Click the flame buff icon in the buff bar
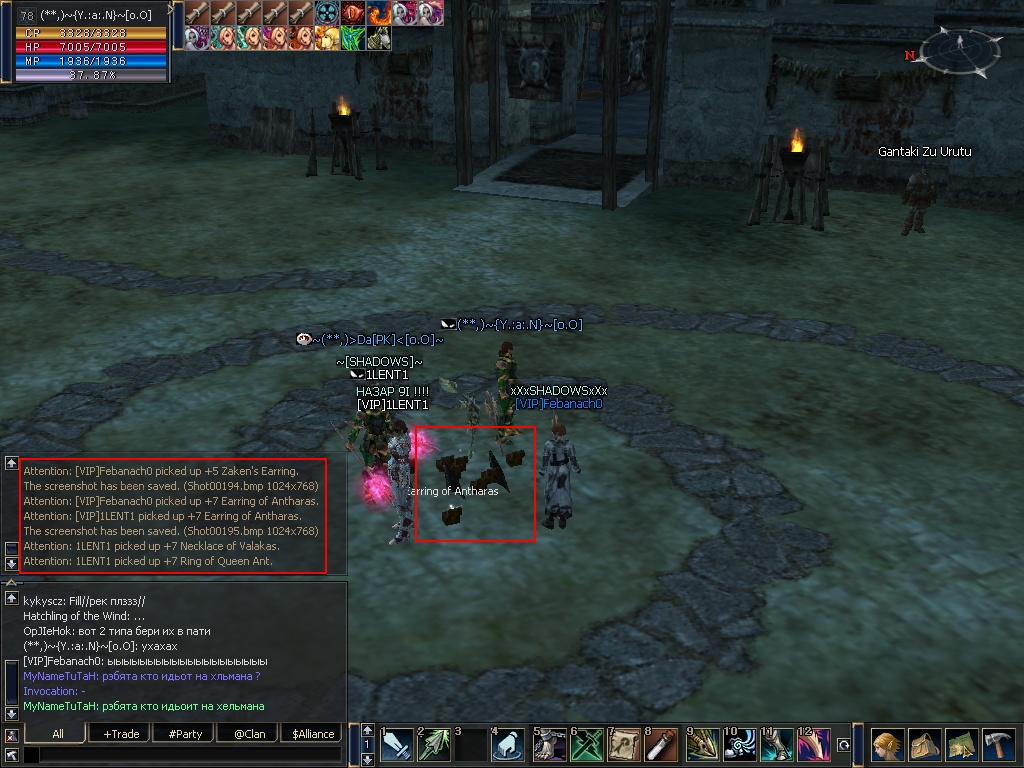This screenshot has height=768, width=1024. tap(380, 13)
